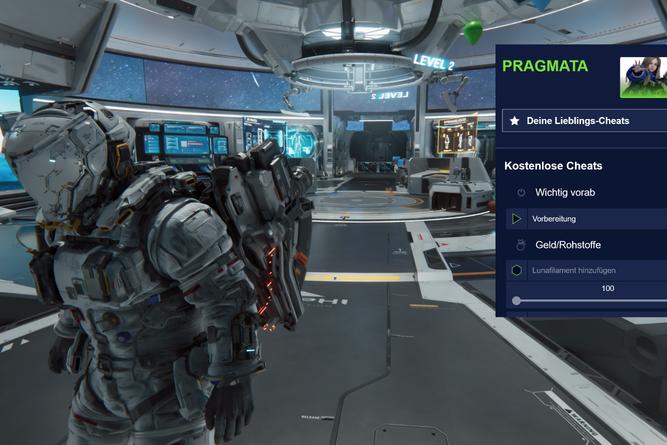Click the Lunafilament amount slider handle

516,300
